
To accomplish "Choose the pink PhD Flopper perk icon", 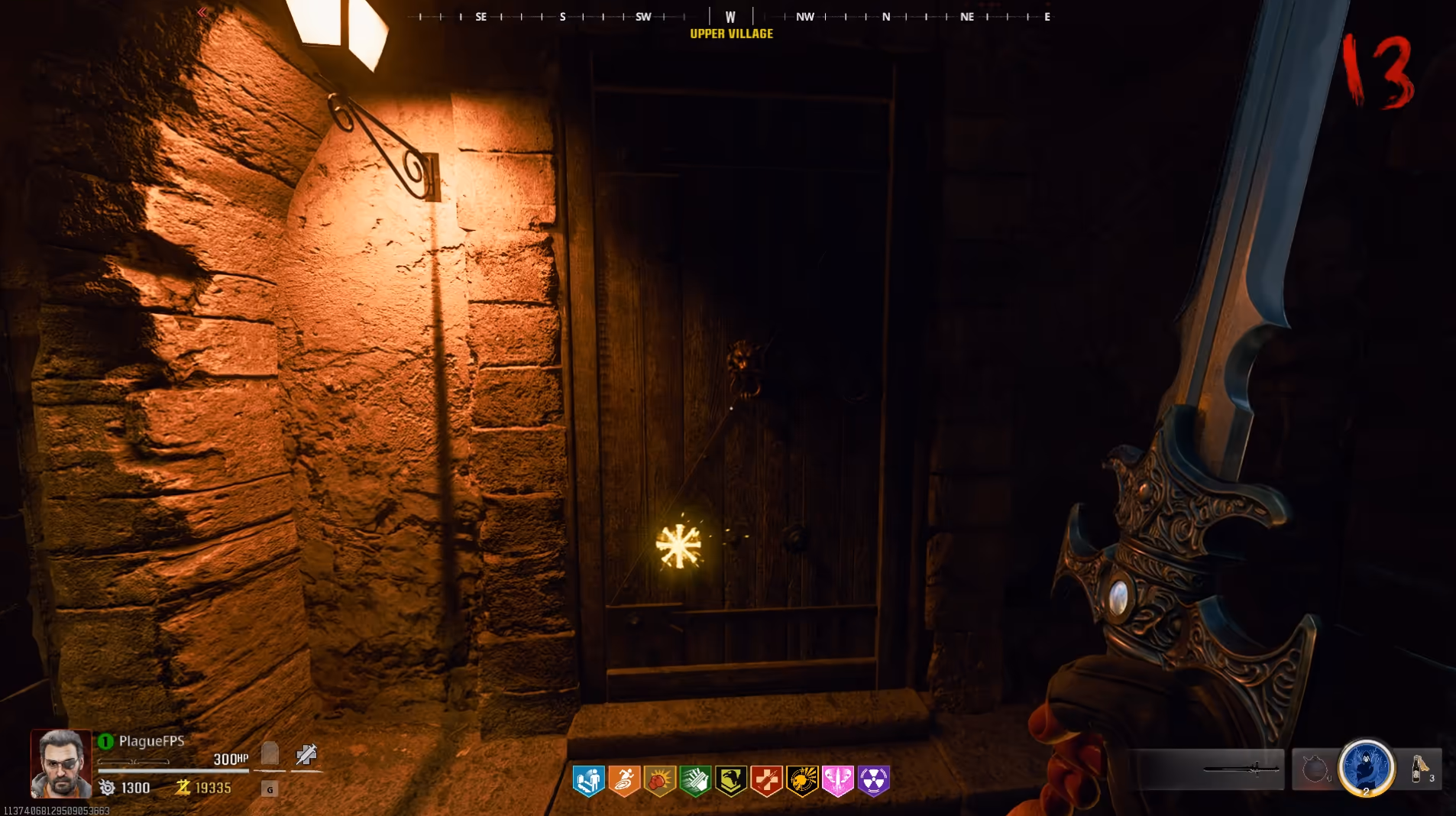I will coord(838,781).
